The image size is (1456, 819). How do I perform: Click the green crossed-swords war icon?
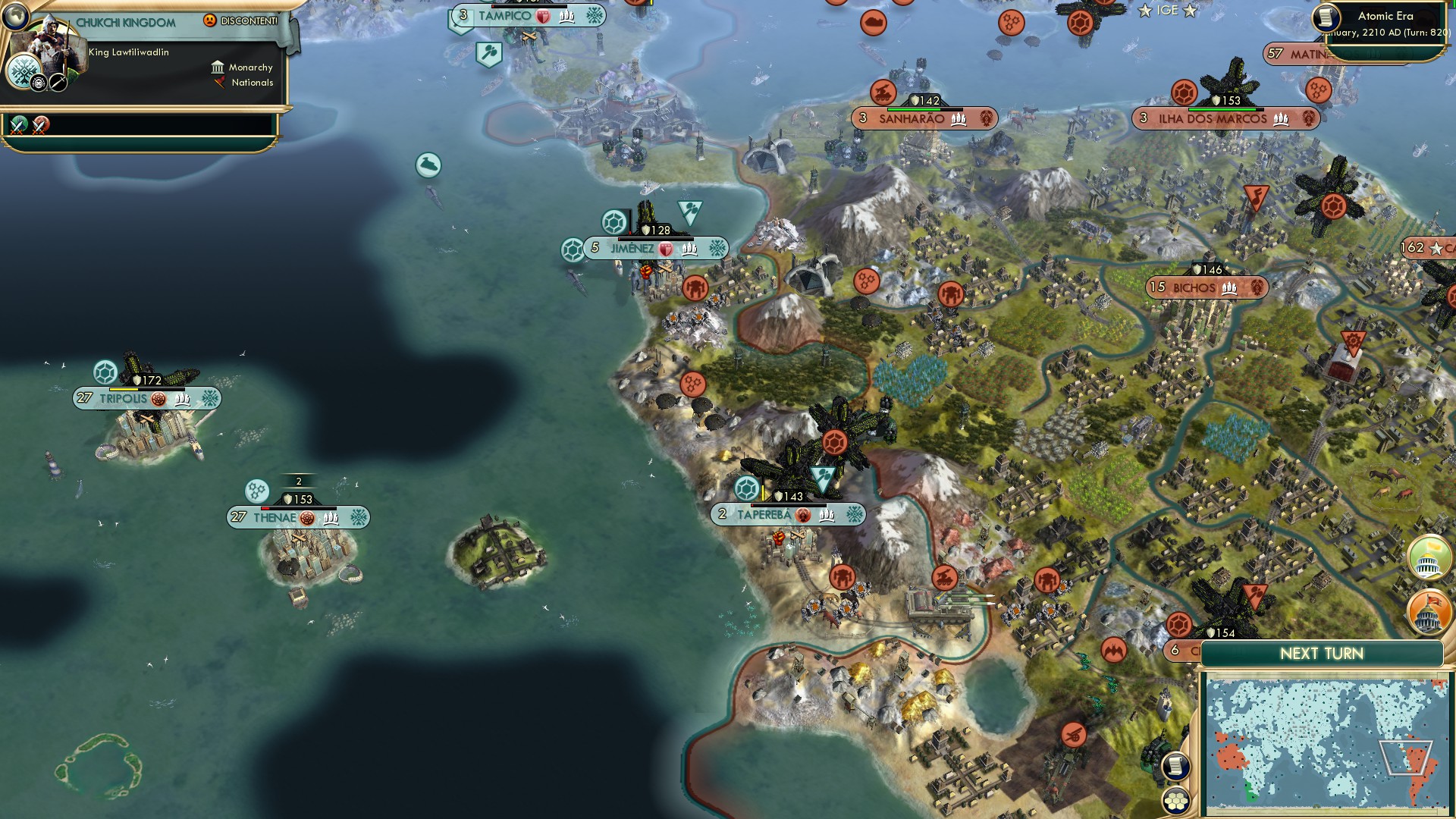pos(19,124)
